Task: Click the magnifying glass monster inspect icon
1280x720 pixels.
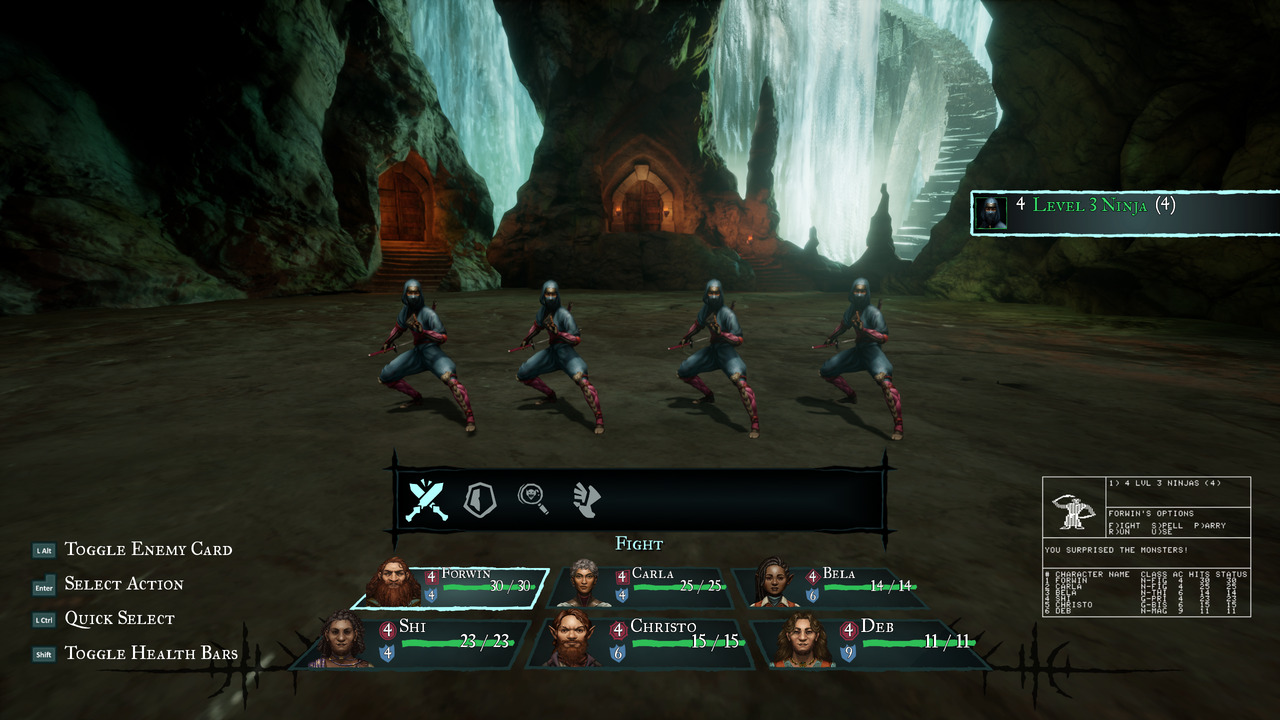Action: (x=533, y=498)
